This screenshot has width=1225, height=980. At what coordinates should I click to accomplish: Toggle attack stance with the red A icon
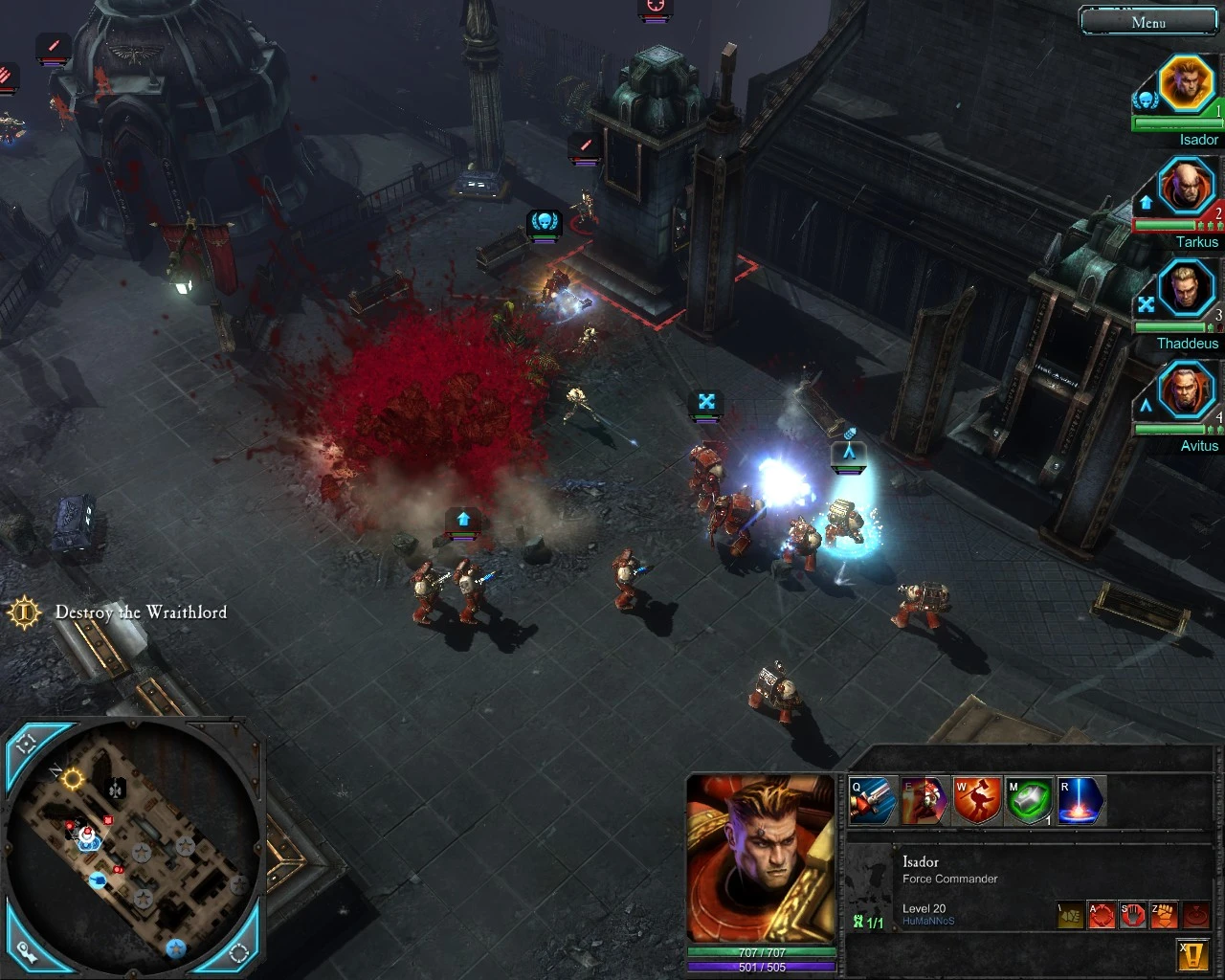1102,915
